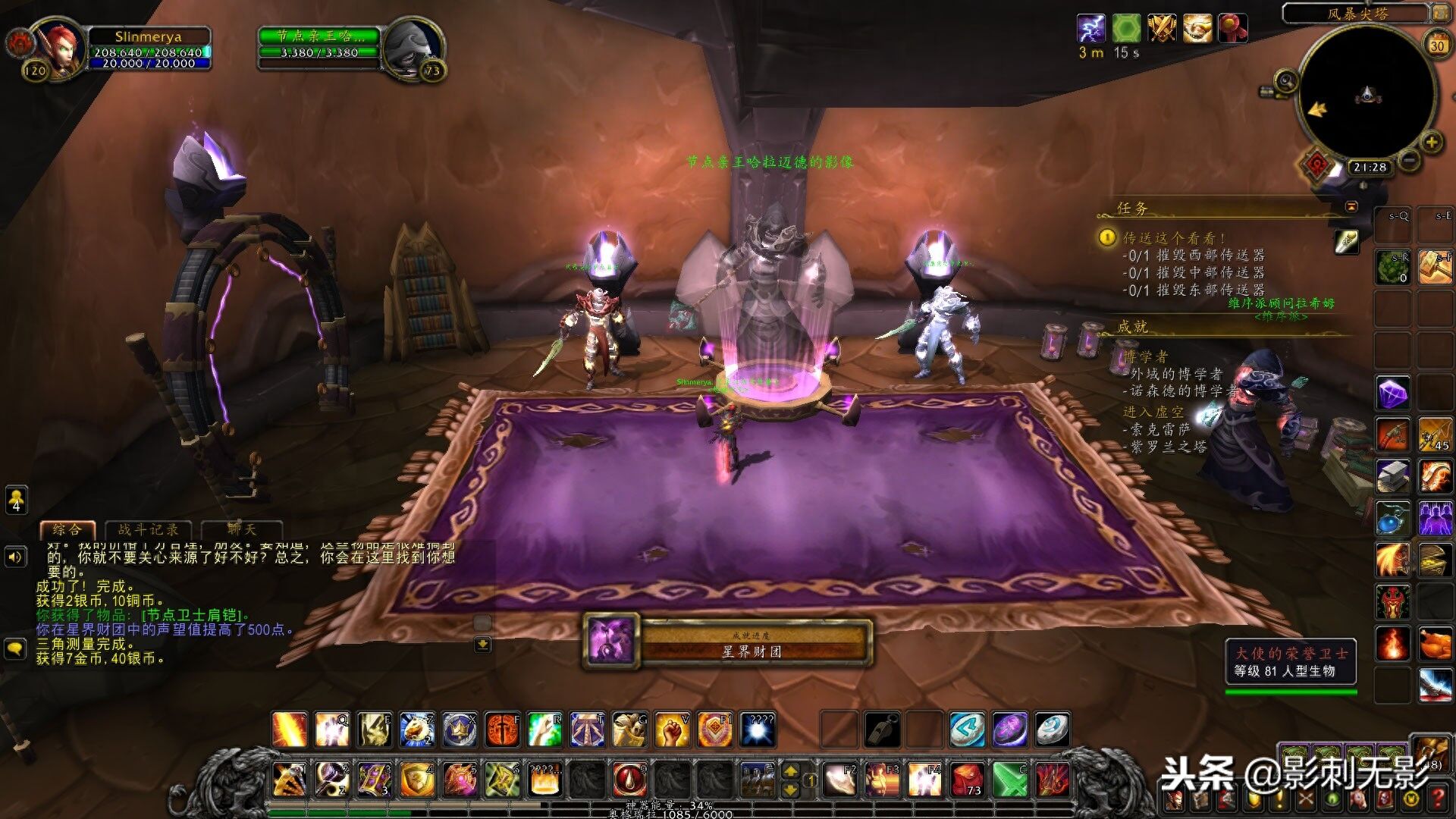Image resolution: width=1456 pixels, height=819 pixels.
Task: Click the lightning buff icon
Action: pyautogui.click(x=1090, y=29)
